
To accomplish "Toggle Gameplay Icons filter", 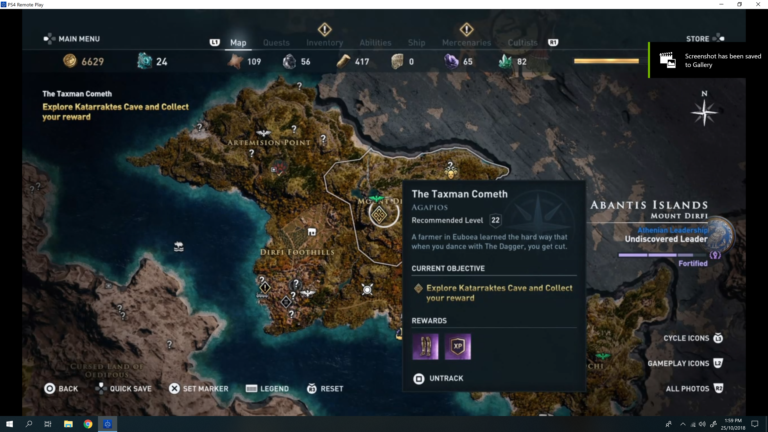I will coord(685,363).
